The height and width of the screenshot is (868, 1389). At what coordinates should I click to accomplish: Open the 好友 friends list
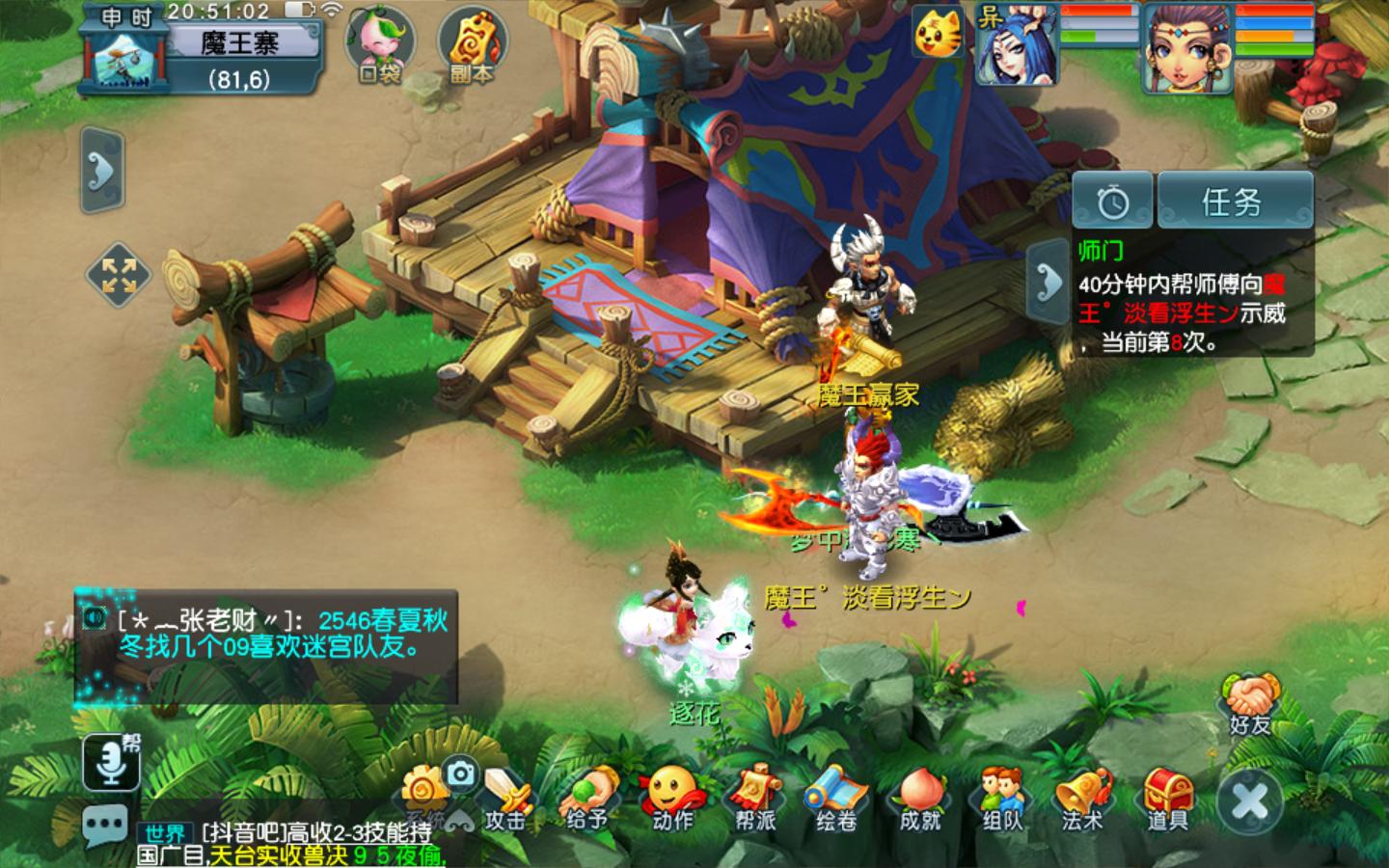click(1250, 704)
